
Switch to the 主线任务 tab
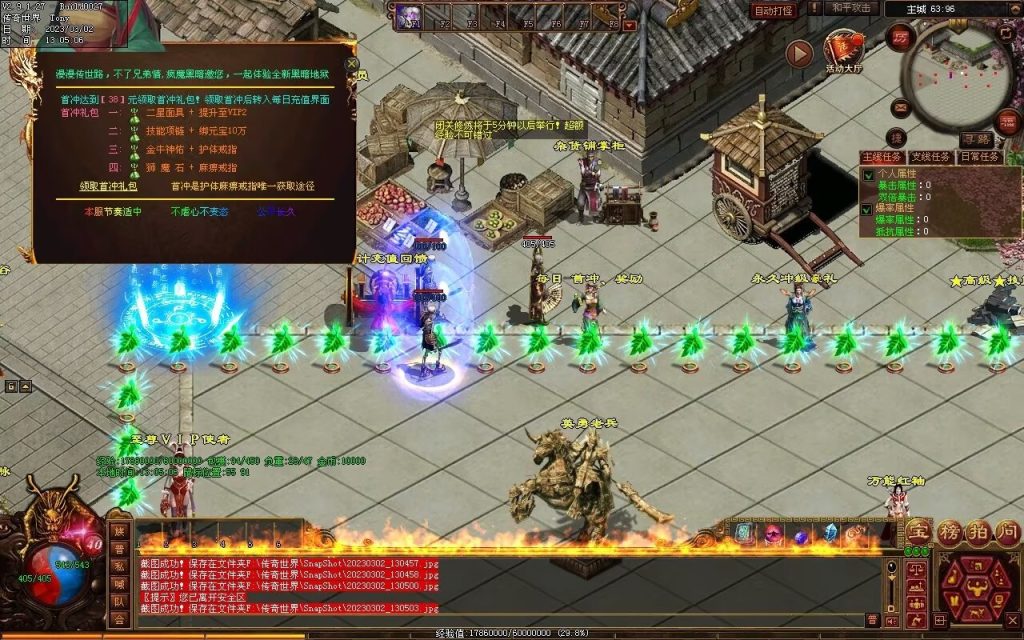point(882,157)
